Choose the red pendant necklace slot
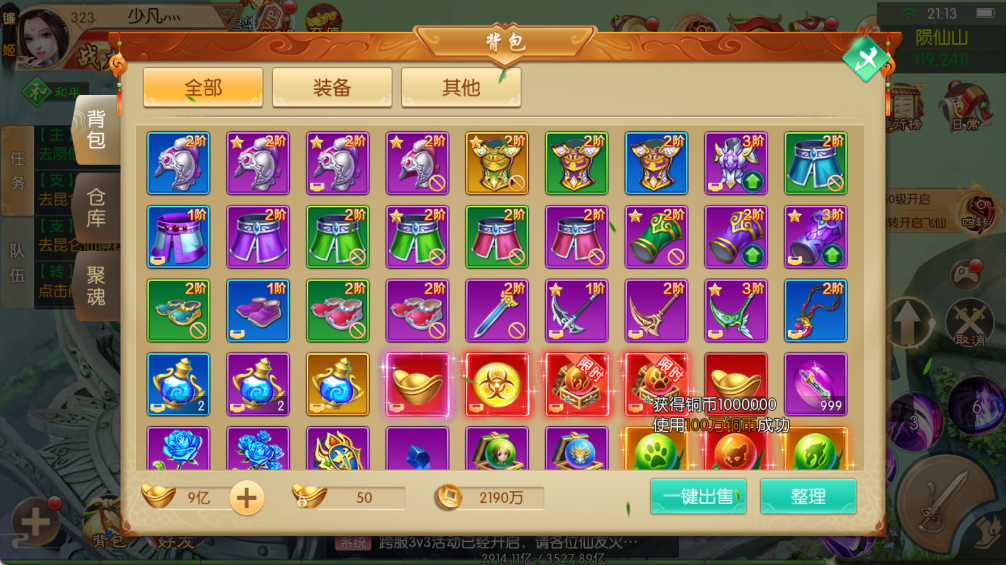Viewport: 1006px width, 565px height. click(x=815, y=310)
